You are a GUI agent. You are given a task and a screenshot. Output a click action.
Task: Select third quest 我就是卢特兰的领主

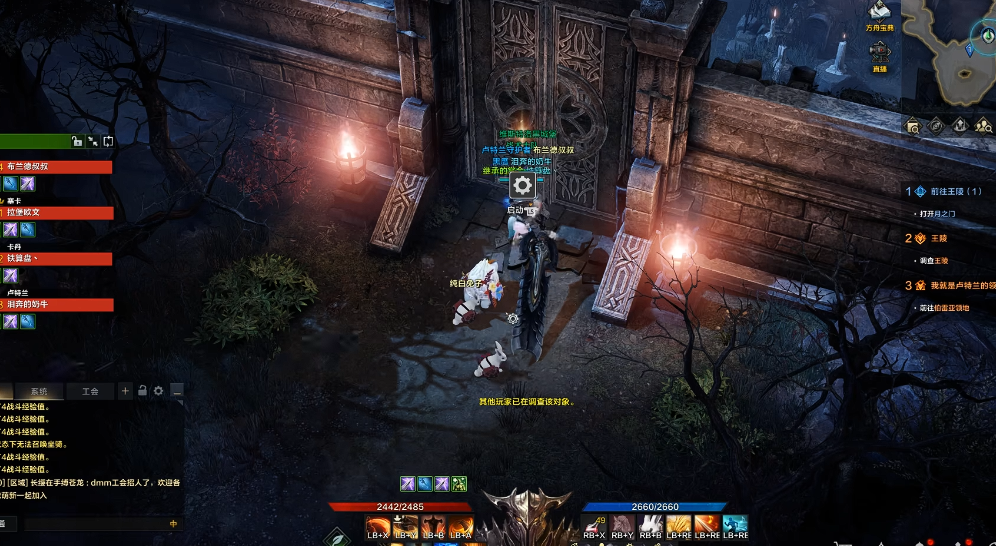point(950,285)
